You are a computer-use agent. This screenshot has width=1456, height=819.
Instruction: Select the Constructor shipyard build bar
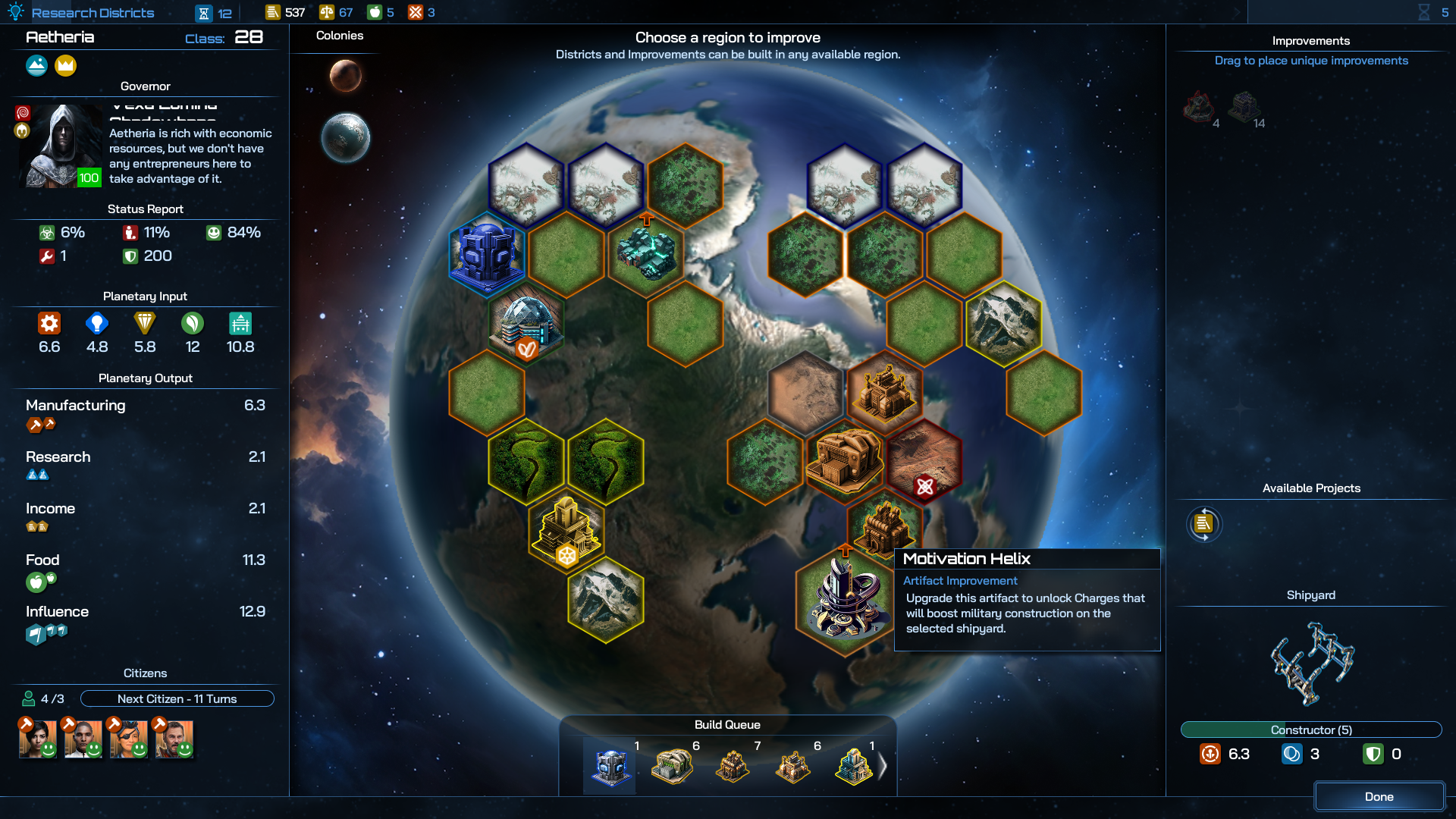pos(1310,730)
